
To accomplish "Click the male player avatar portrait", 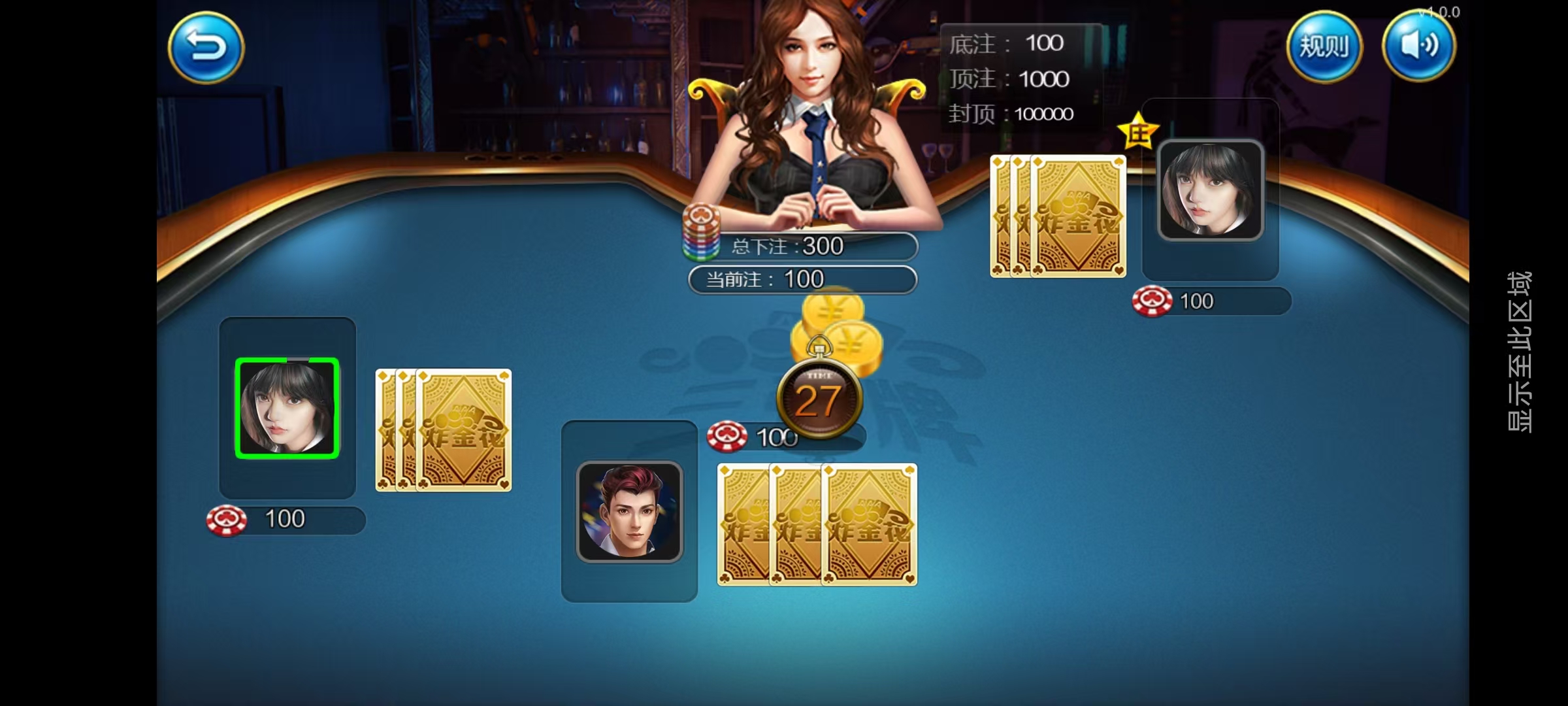I will coord(629,511).
